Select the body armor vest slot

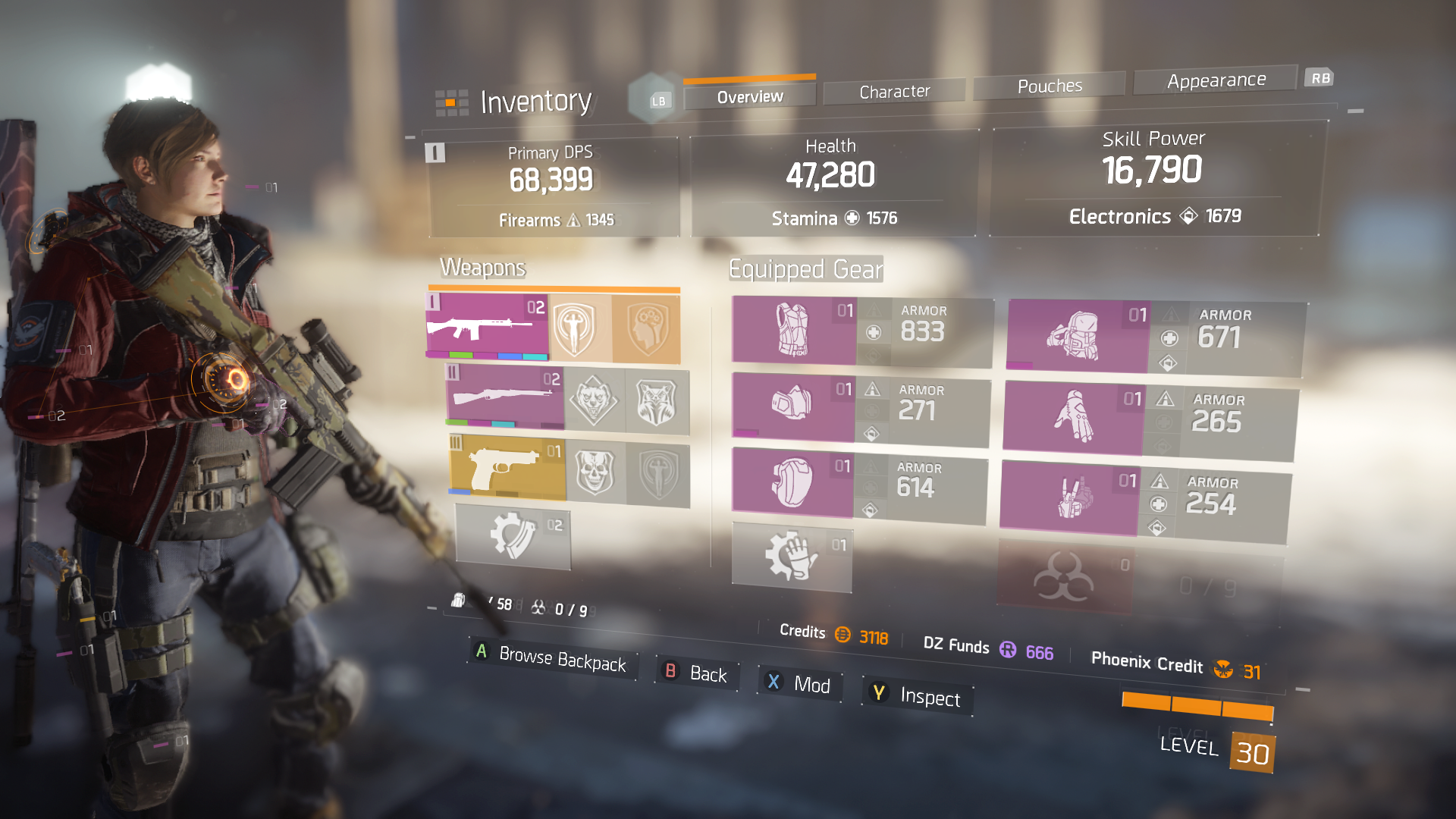(x=793, y=330)
